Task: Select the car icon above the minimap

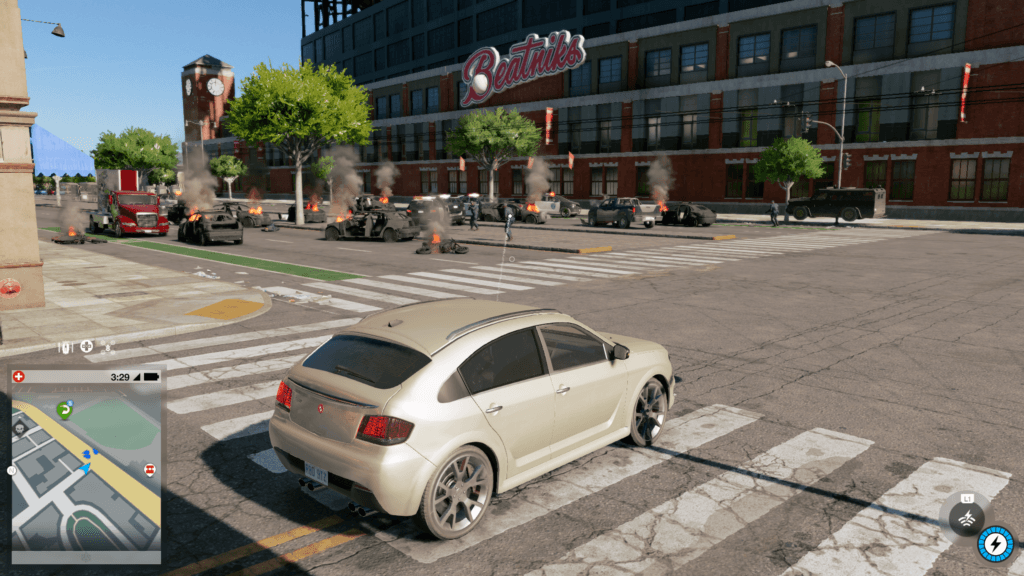Action: click(65, 347)
